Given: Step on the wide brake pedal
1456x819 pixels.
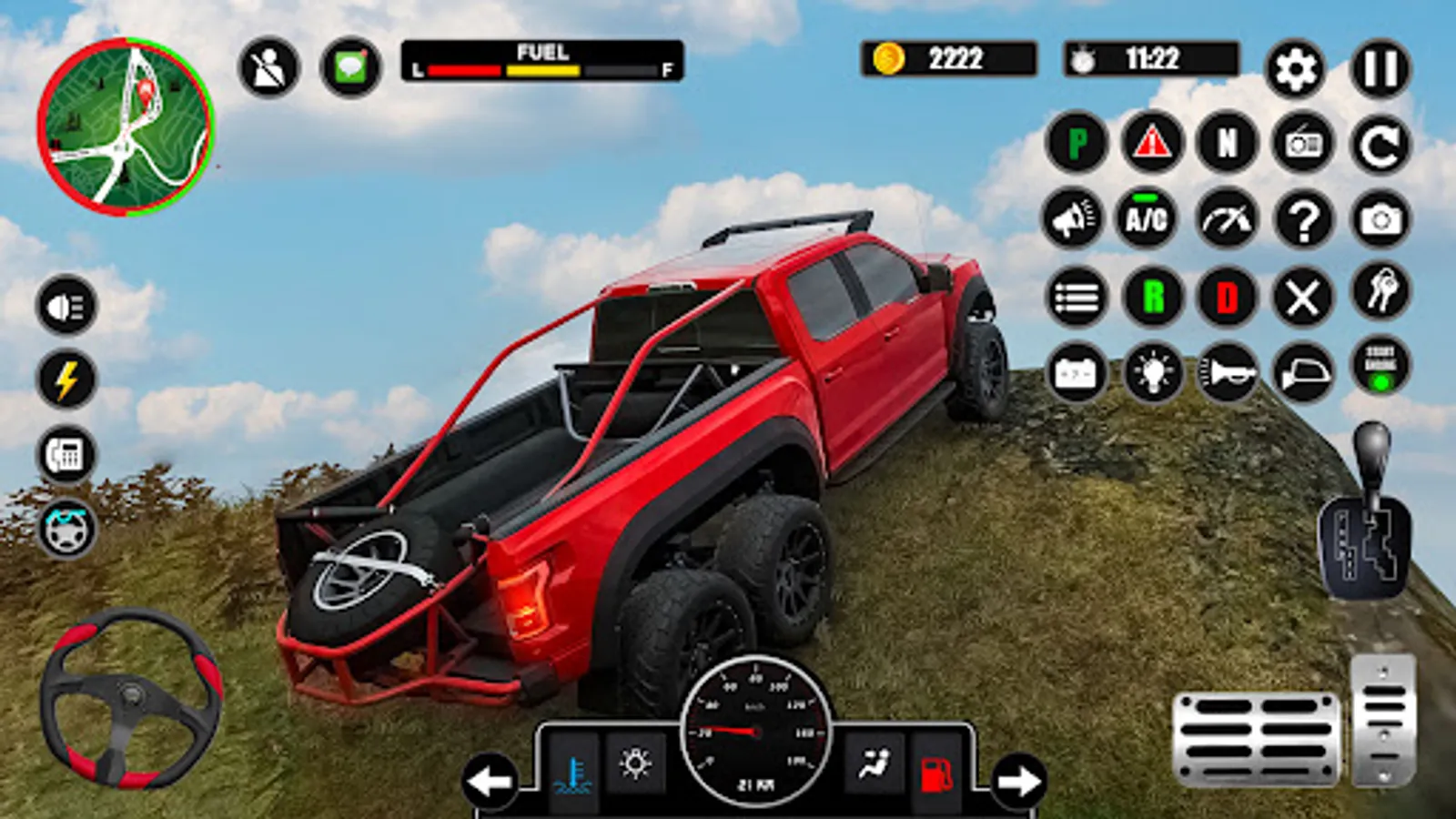Looking at the screenshot, I should pyautogui.click(x=1256, y=739).
